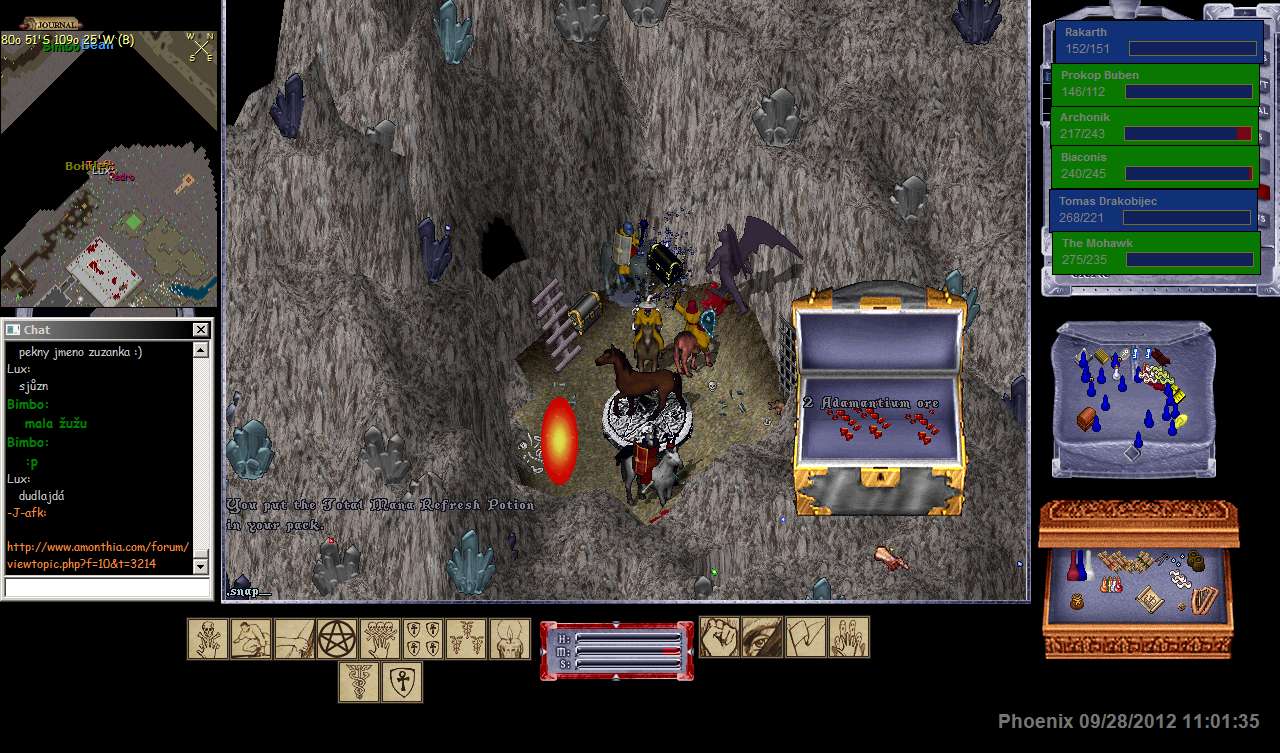
Task: Select the small wooden chest in the backpack
Action: coord(1086,419)
